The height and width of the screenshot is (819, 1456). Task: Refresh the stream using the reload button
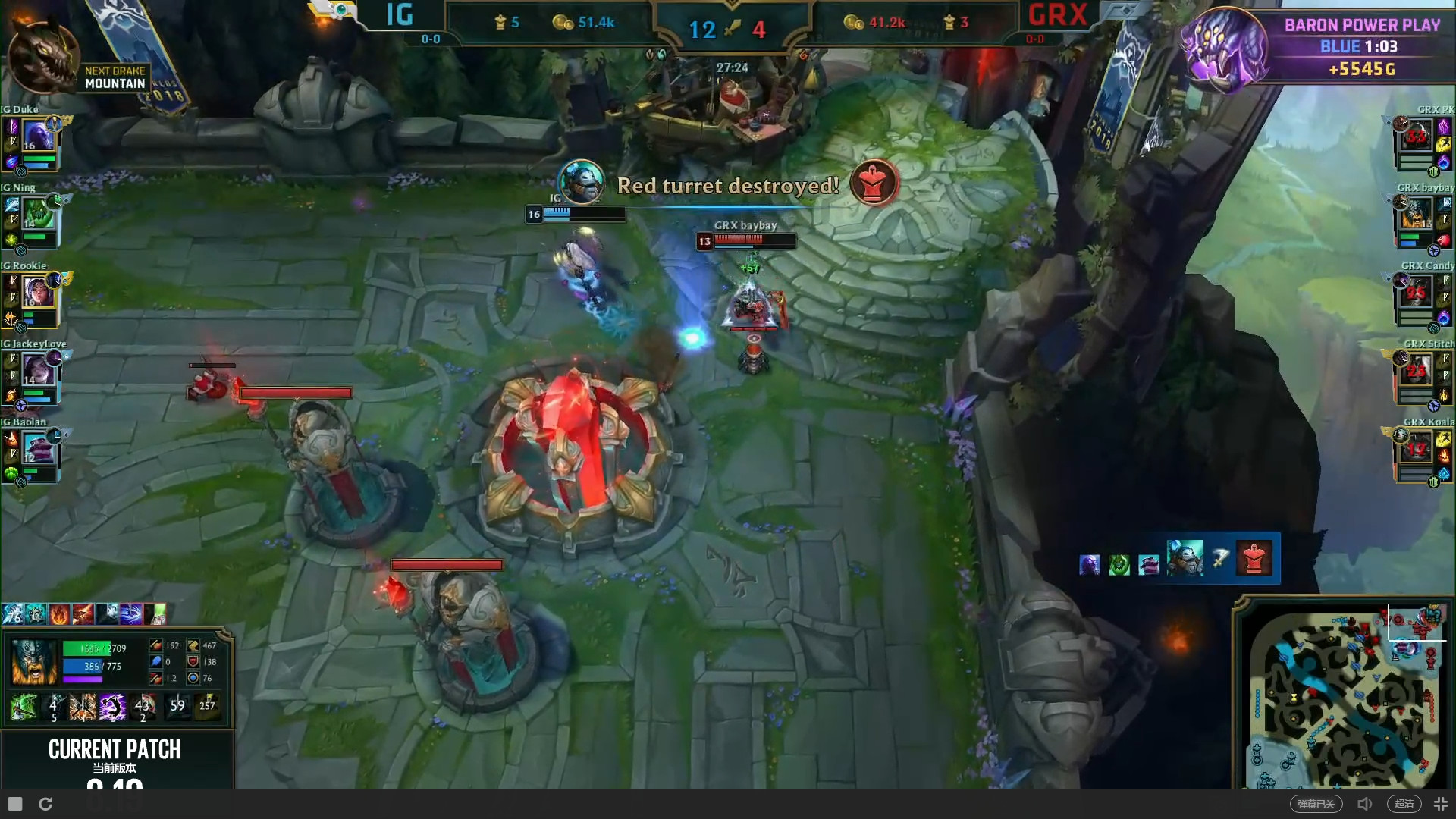point(45,803)
